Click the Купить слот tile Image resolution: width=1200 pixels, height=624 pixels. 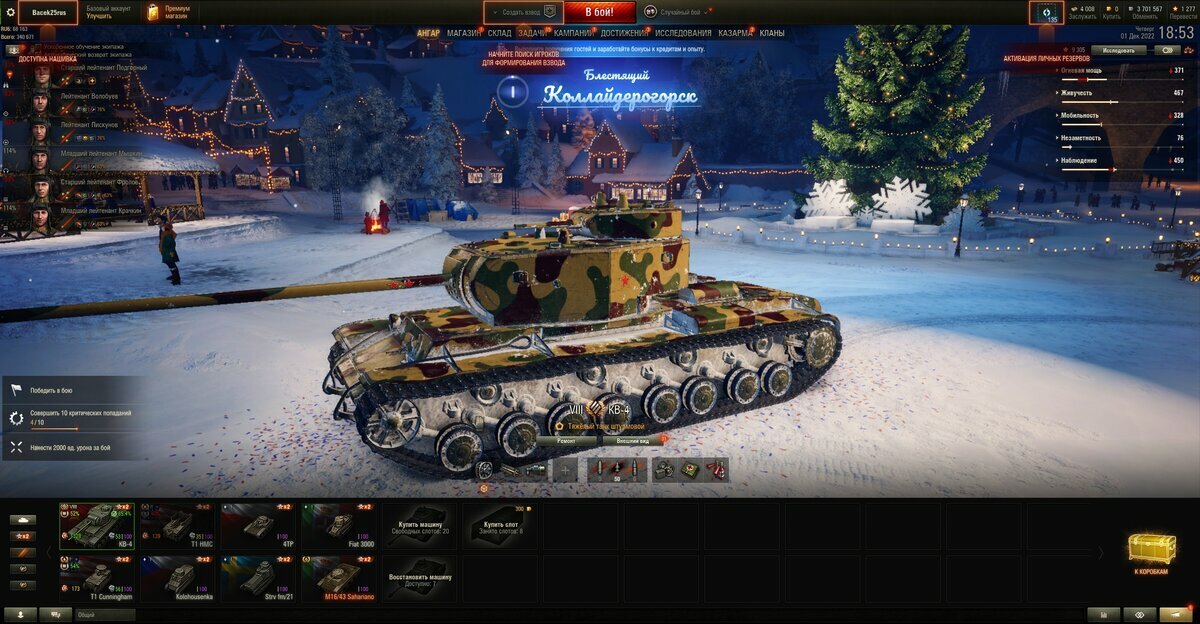[x=499, y=525]
